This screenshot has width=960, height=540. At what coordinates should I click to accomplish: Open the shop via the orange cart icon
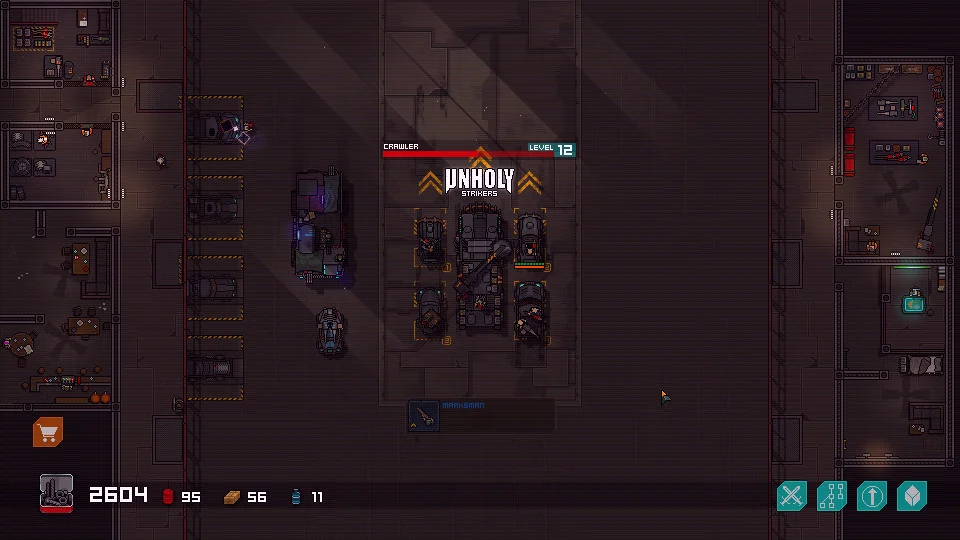(48, 432)
